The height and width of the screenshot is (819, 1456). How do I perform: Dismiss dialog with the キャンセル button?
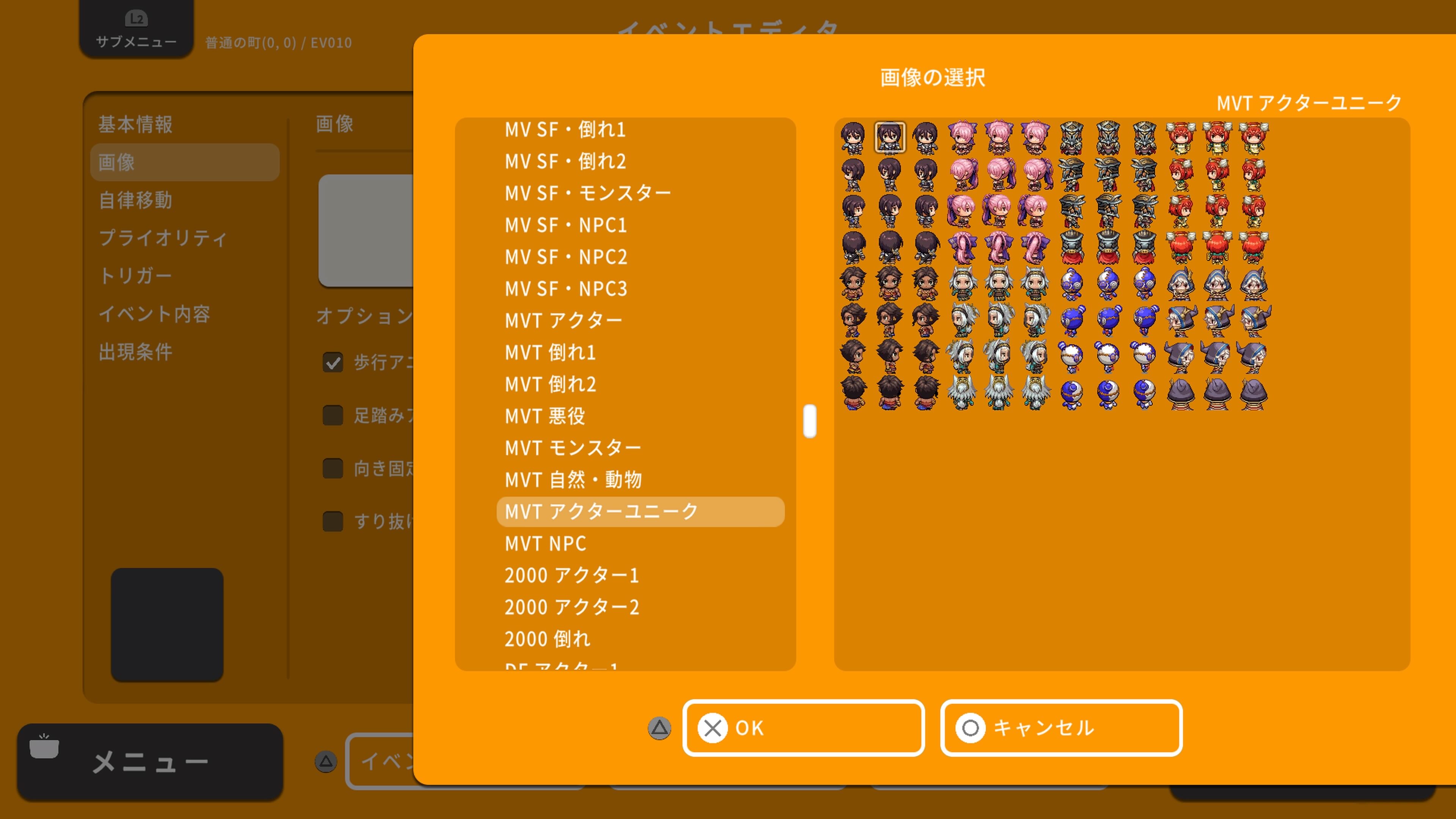[1061, 728]
